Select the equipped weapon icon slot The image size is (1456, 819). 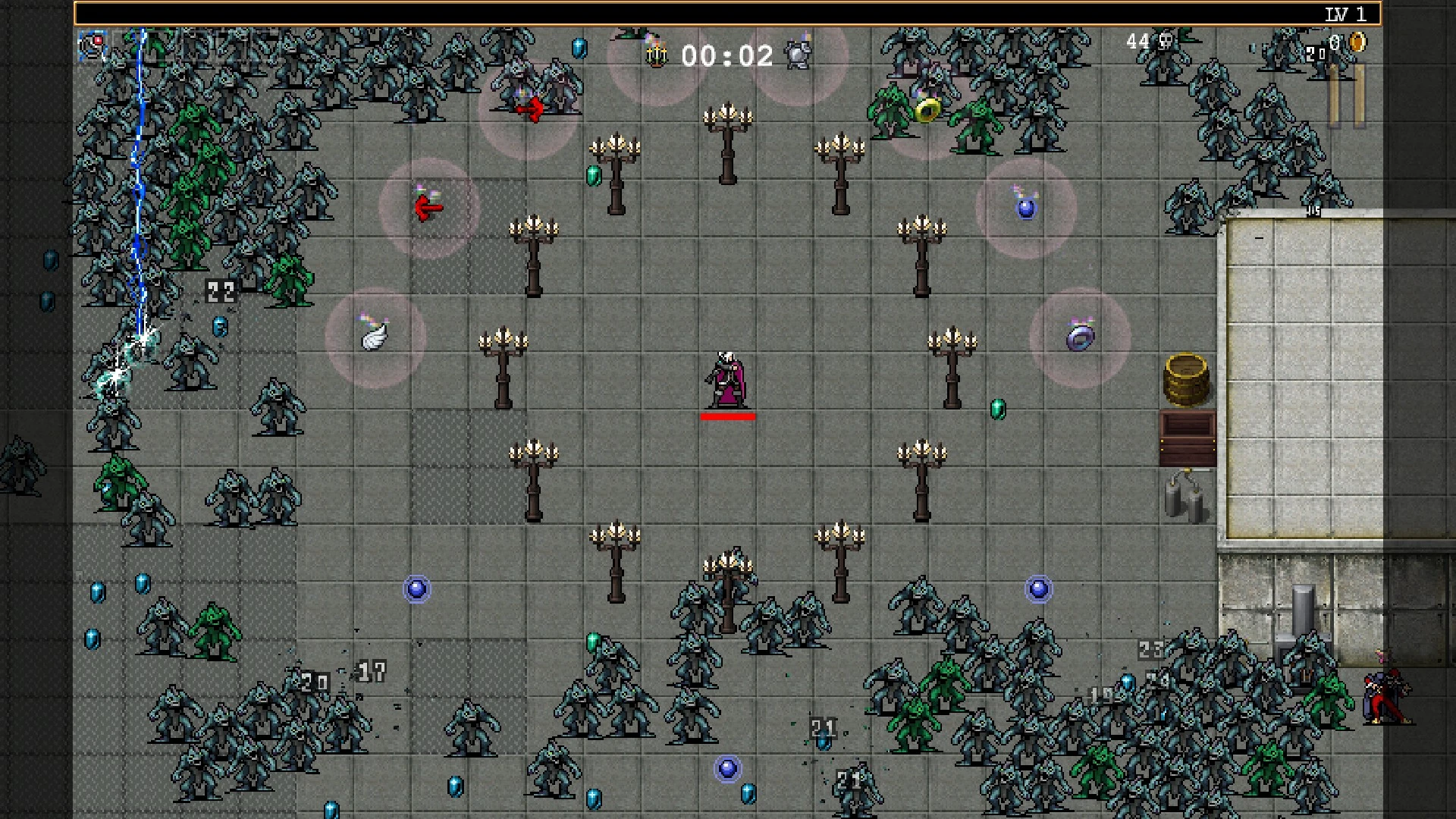93,46
